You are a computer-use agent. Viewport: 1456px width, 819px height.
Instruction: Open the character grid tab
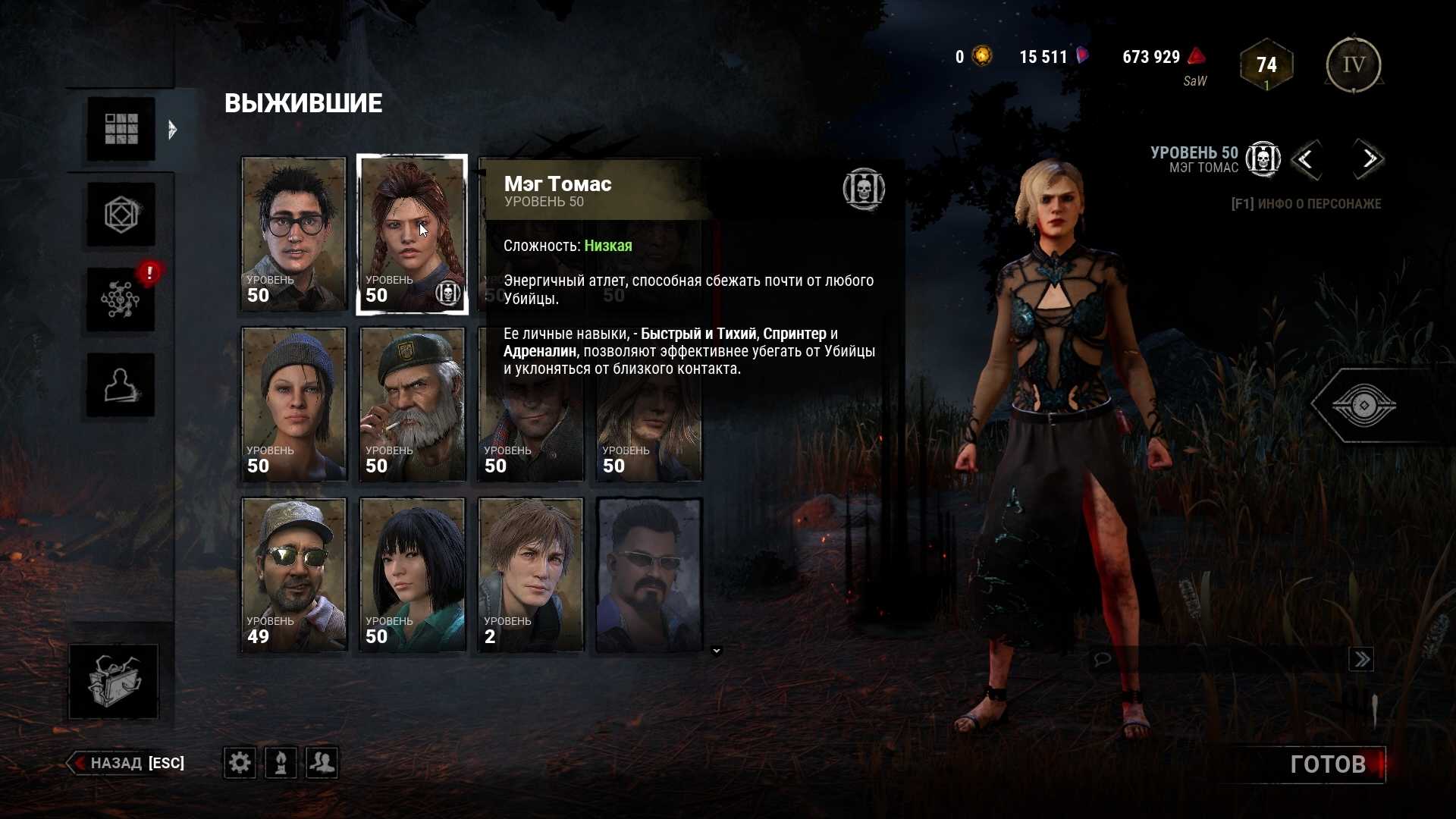coord(121,129)
